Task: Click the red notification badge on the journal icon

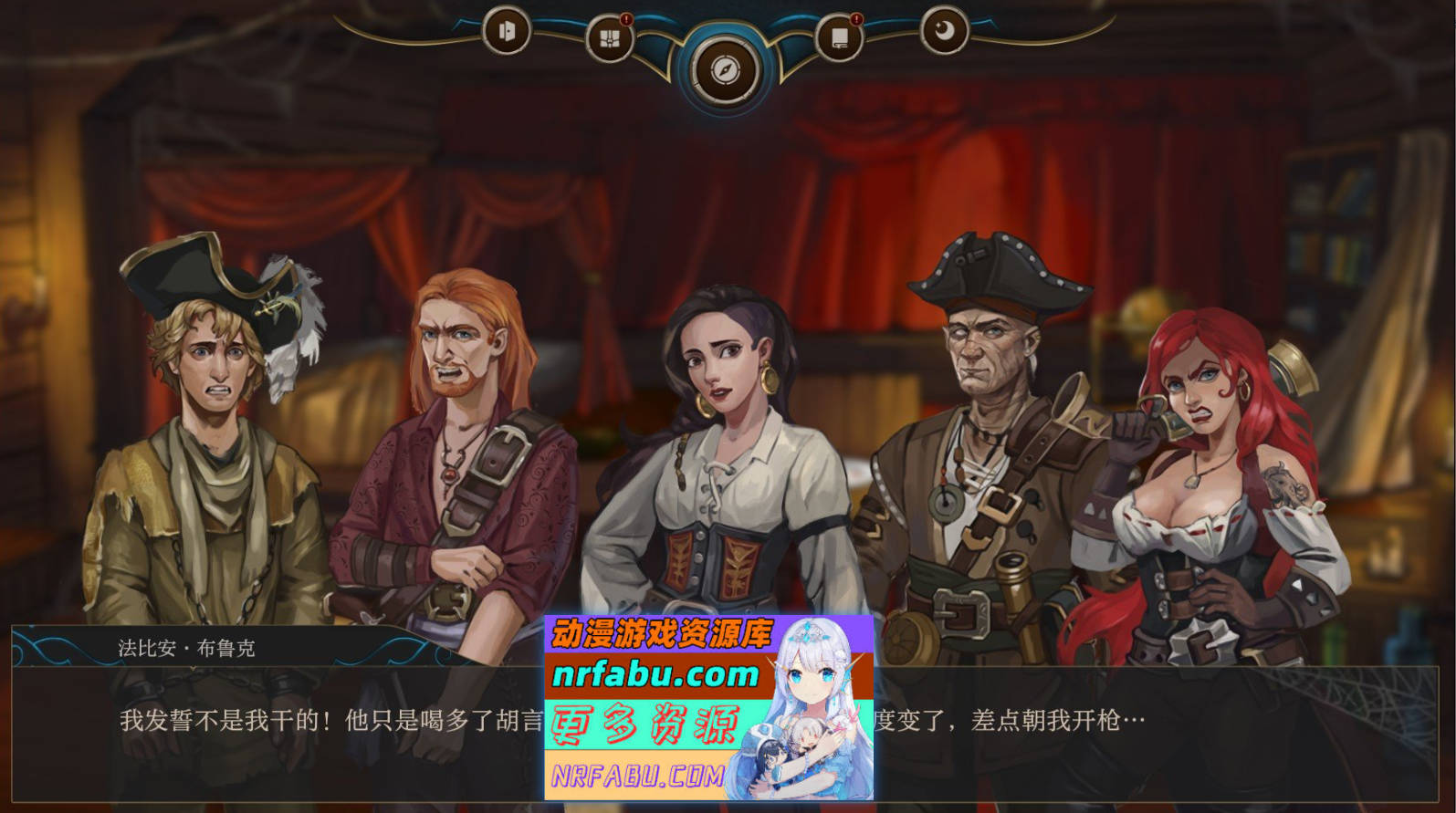Action: [x=858, y=18]
